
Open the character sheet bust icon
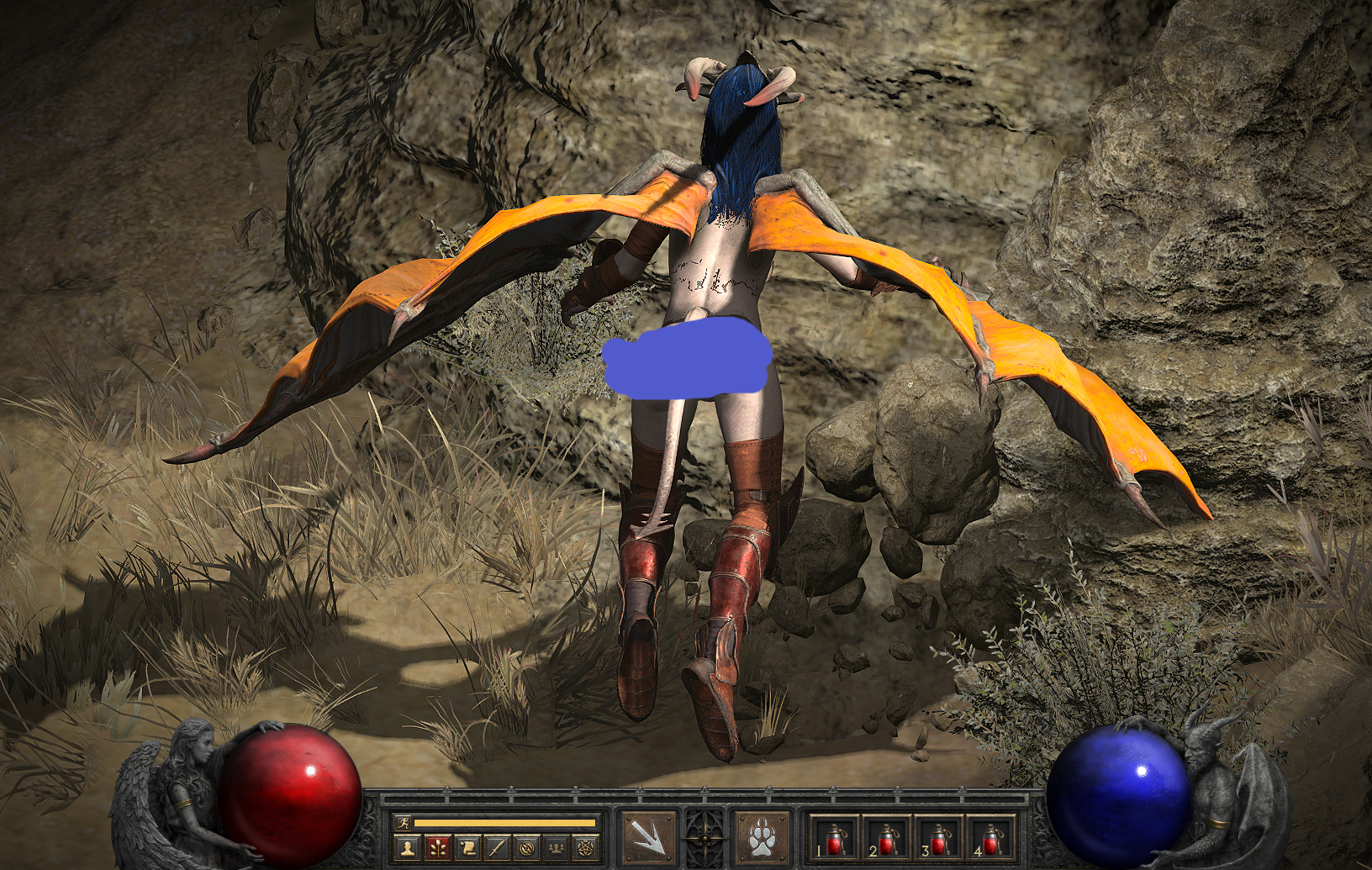[409, 847]
